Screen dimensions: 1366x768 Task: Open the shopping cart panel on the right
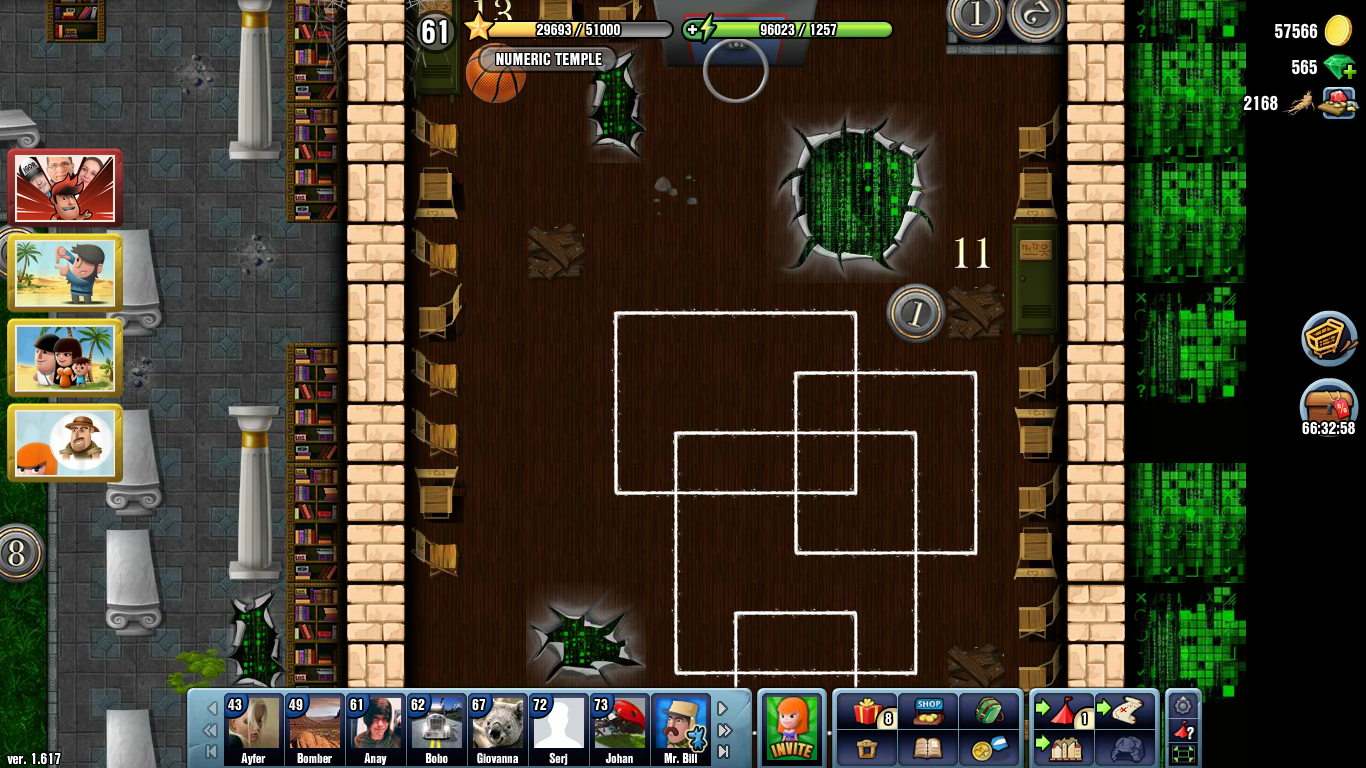1328,338
